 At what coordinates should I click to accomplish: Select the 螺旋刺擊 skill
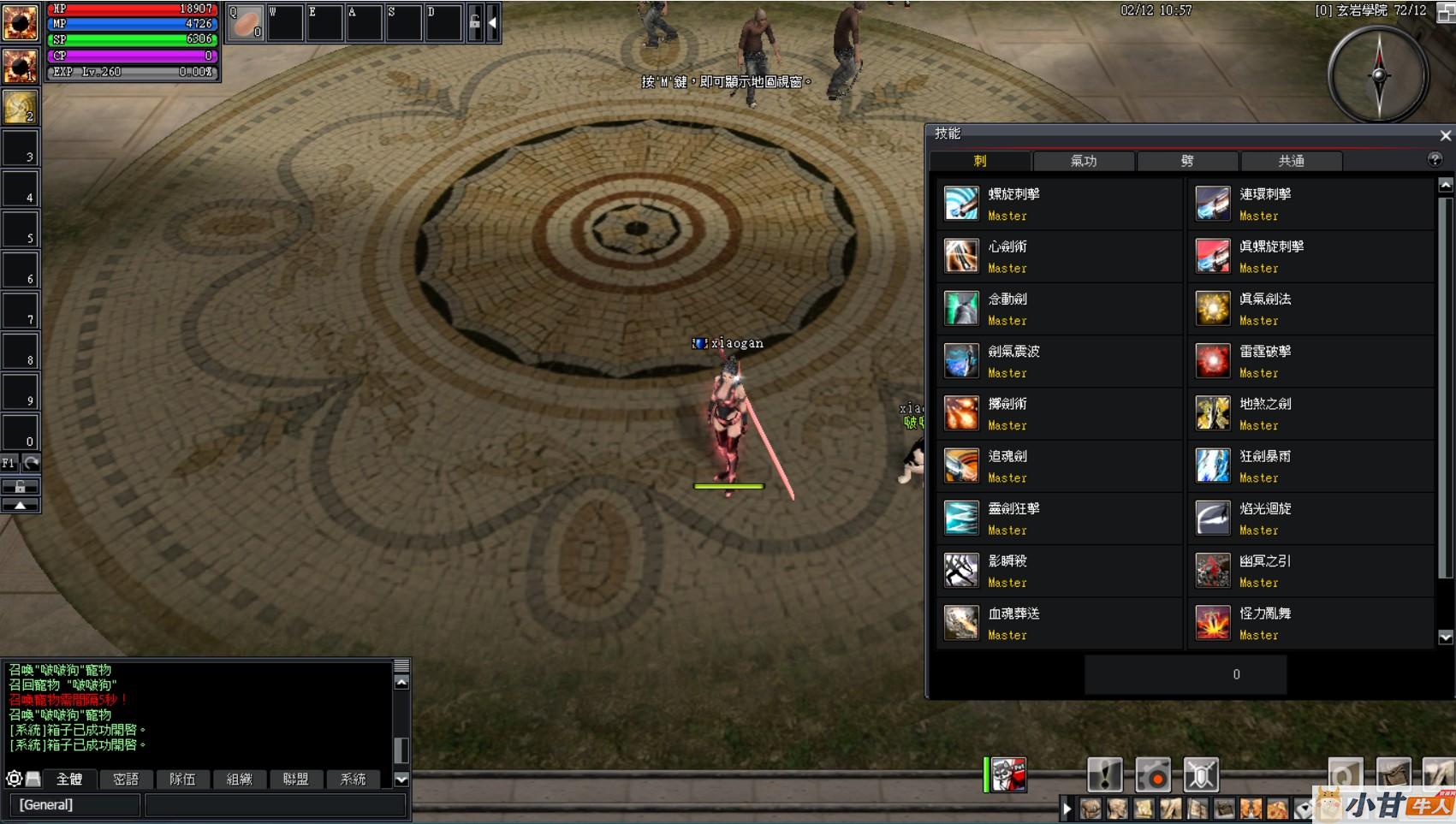click(x=961, y=204)
